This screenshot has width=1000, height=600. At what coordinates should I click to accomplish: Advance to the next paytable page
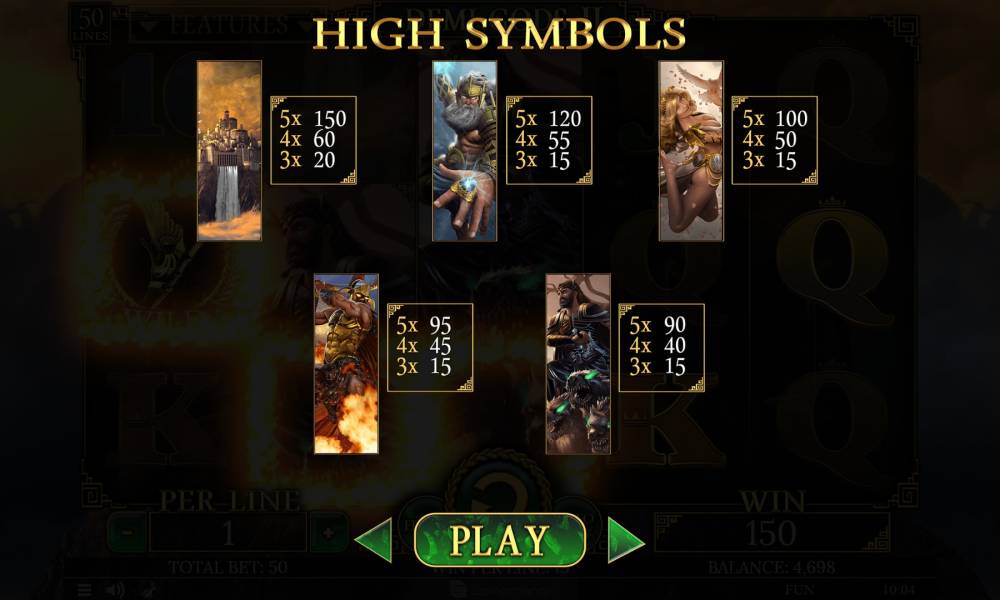626,540
